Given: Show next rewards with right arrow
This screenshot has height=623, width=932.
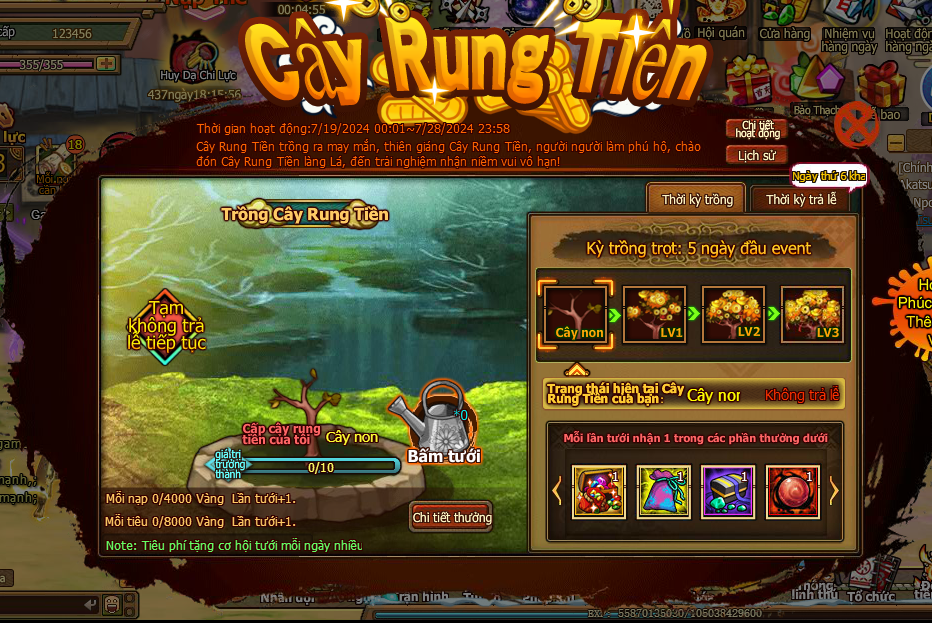Looking at the screenshot, I should tap(834, 491).
